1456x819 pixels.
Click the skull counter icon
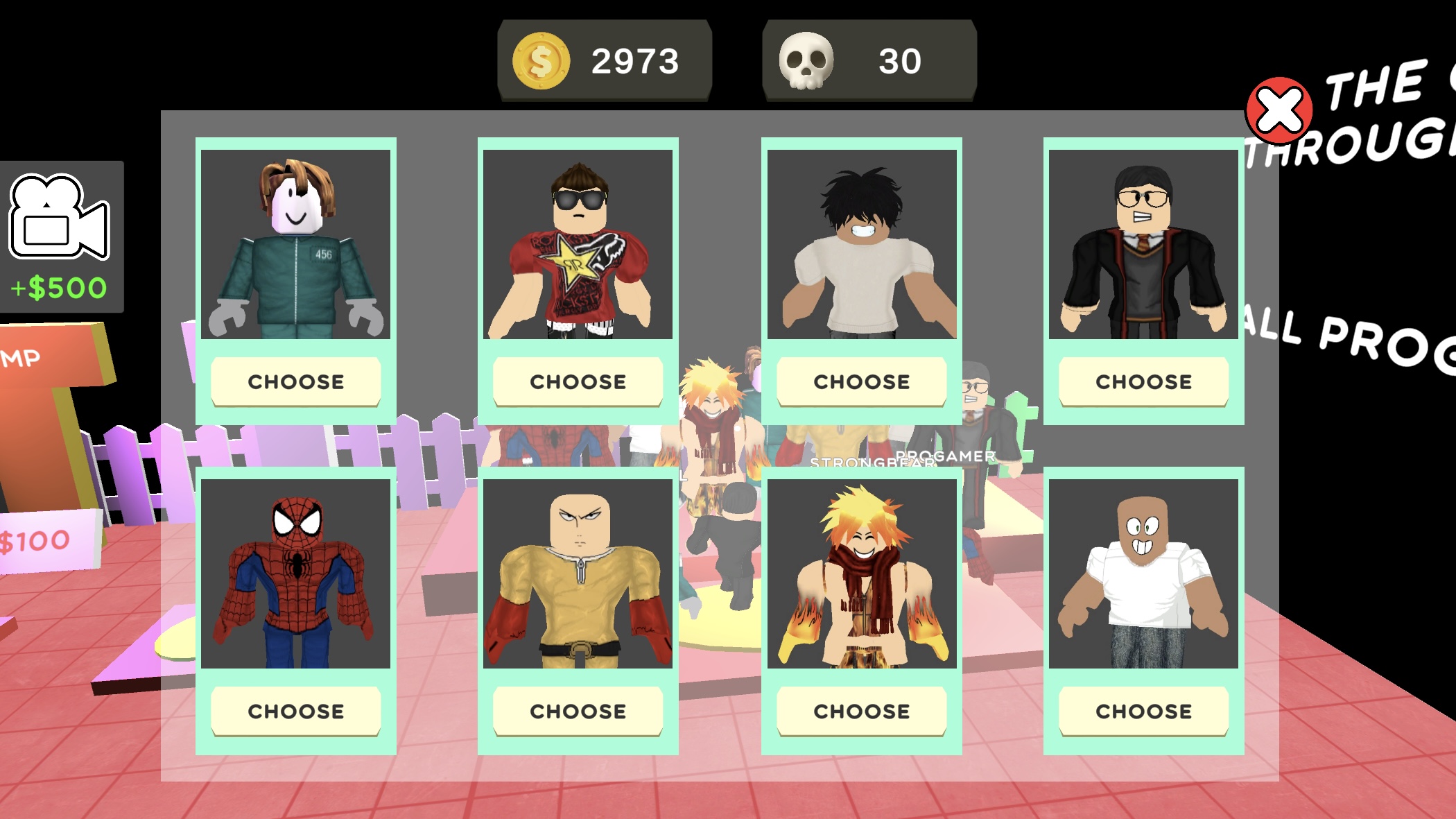click(808, 61)
